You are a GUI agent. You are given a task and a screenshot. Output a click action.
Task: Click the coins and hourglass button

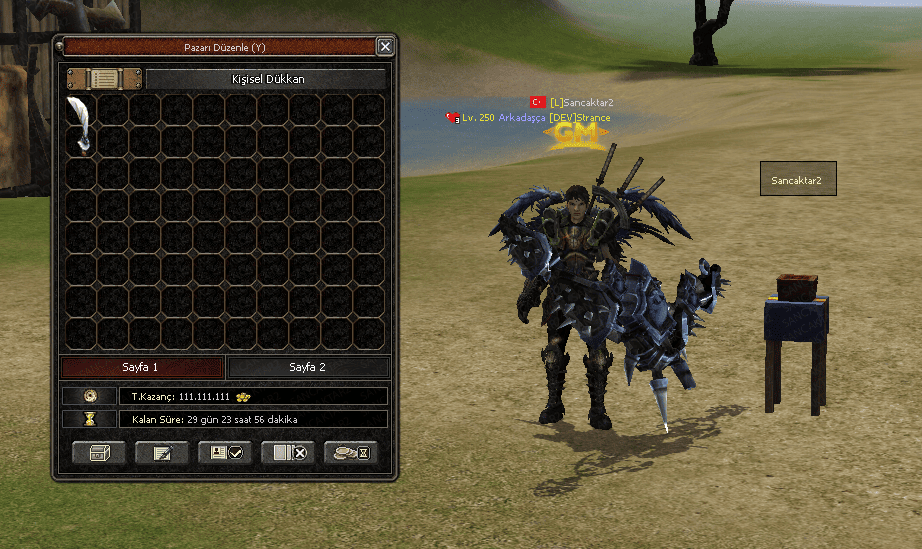click(351, 453)
